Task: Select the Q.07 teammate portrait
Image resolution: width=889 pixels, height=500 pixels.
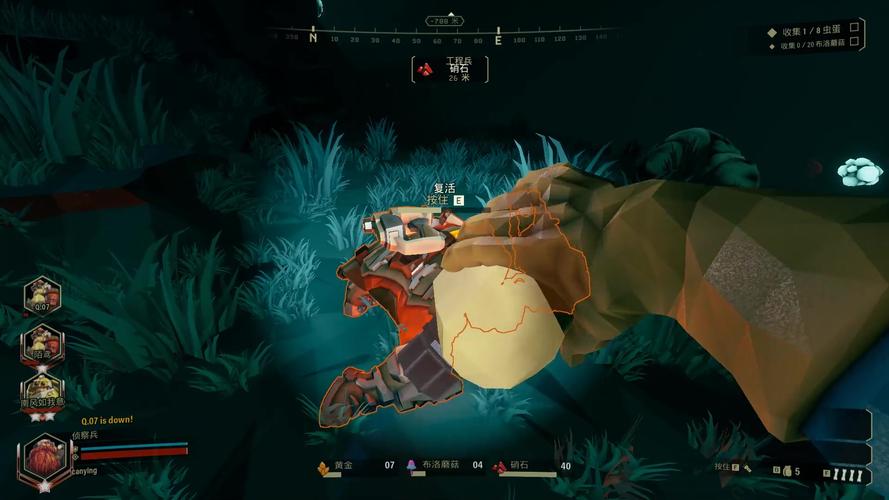Action: tap(43, 297)
